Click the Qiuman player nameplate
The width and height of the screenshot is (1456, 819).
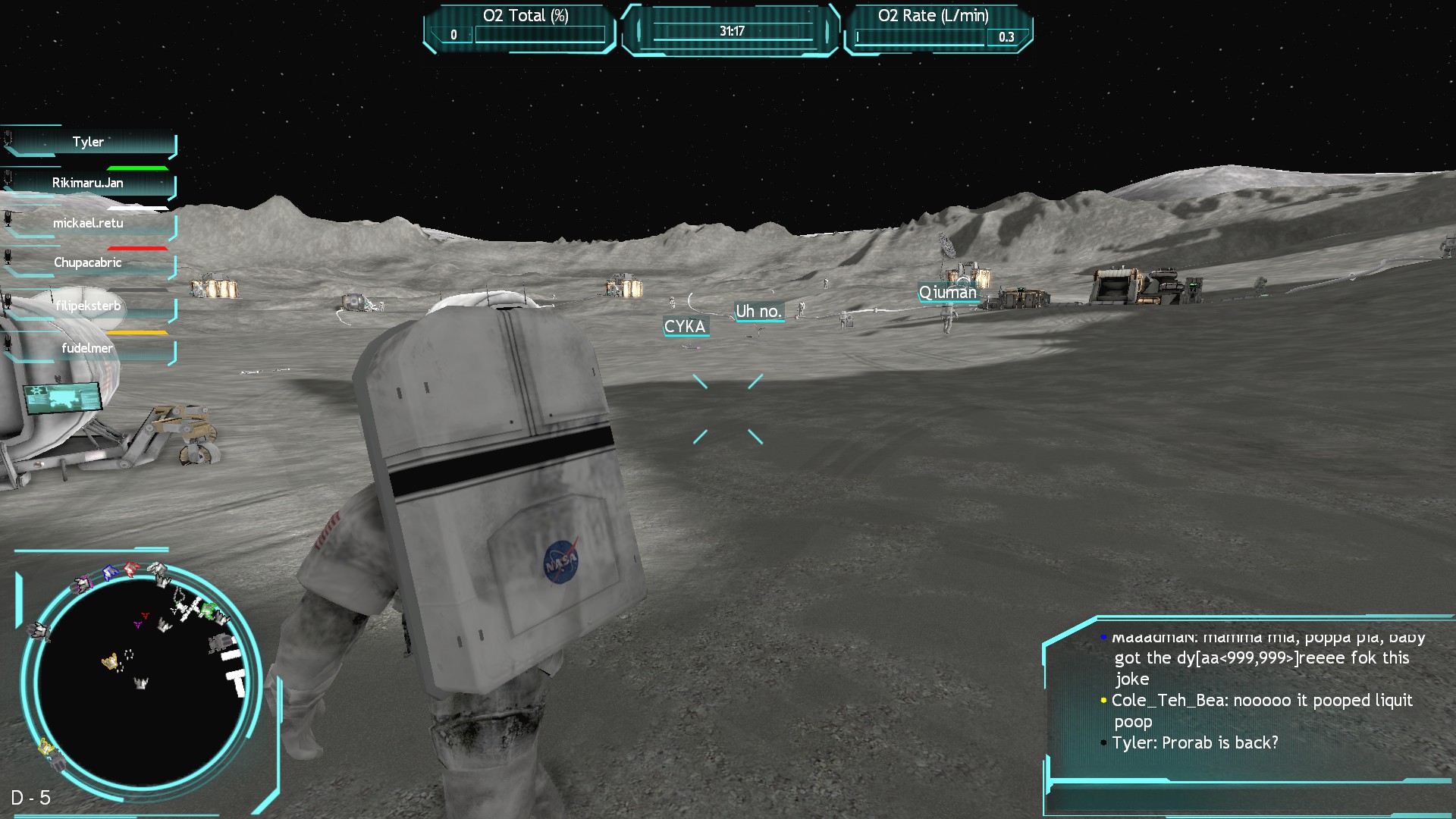coord(948,293)
